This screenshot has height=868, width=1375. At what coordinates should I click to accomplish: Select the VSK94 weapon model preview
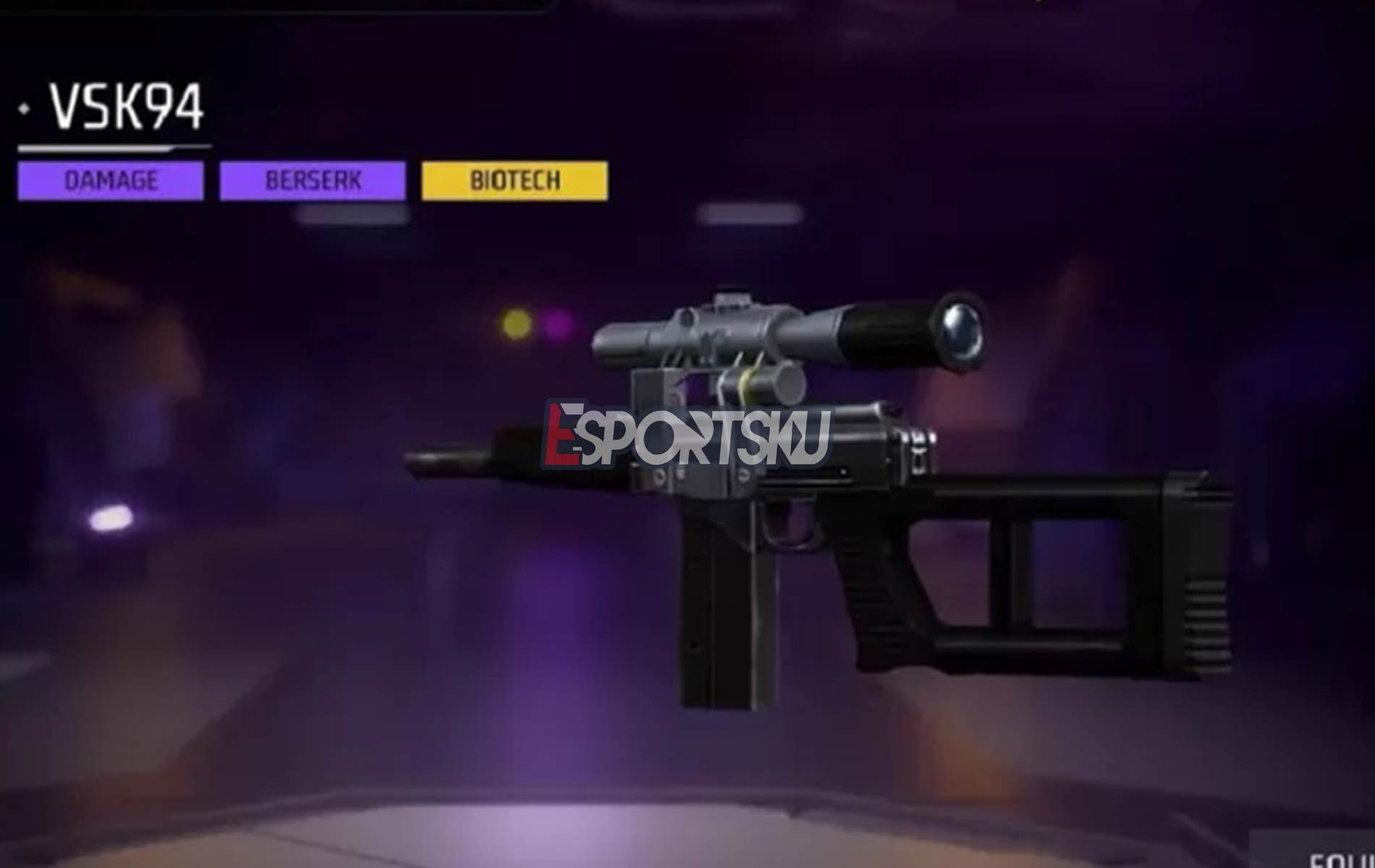pyautogui.click(x=796, y=506)
